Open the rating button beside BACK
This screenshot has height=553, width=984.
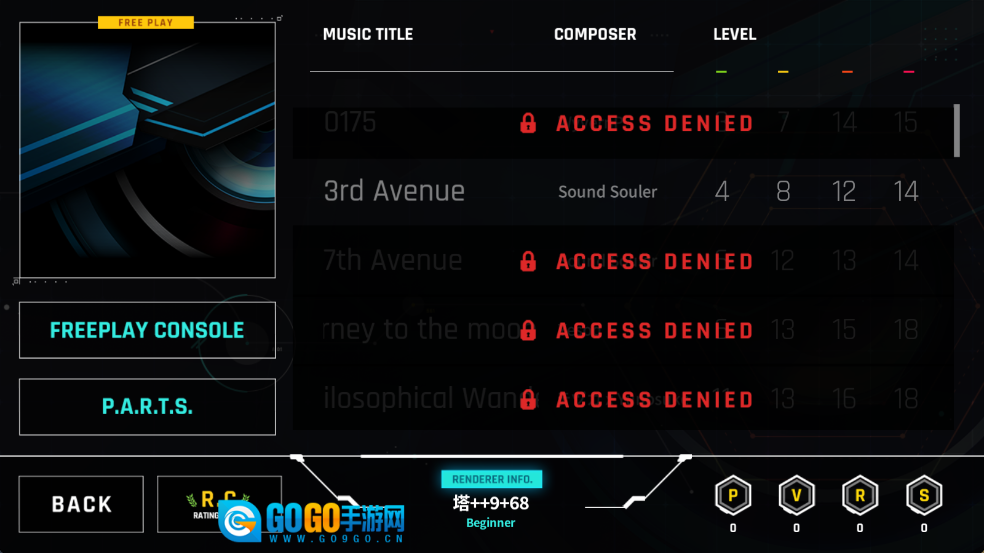pos(219,504)
